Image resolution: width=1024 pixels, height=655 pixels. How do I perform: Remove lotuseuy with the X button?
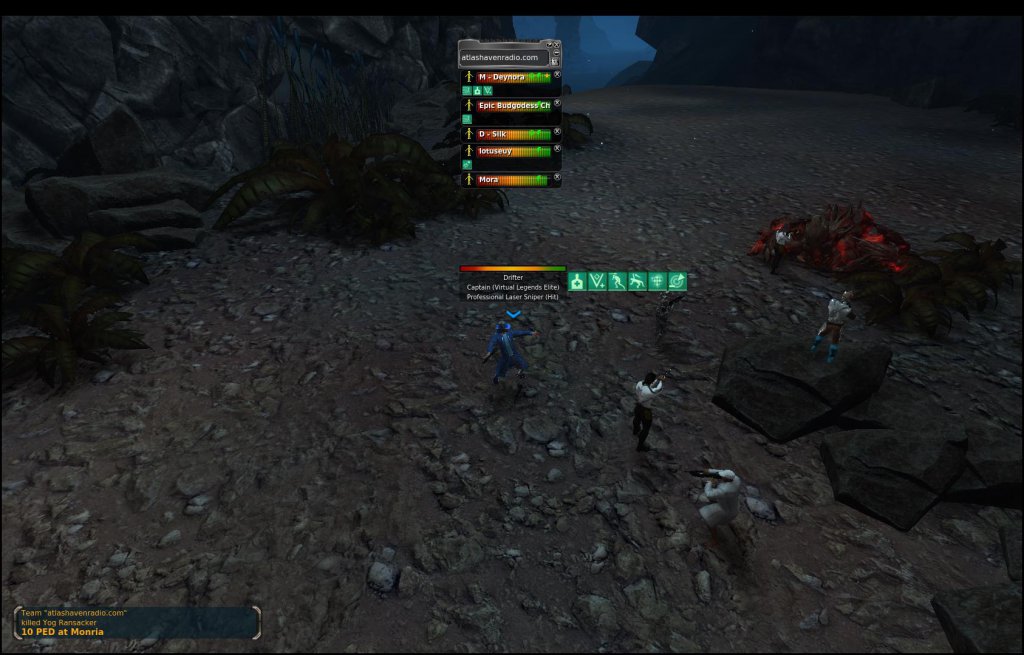point(557,149)
